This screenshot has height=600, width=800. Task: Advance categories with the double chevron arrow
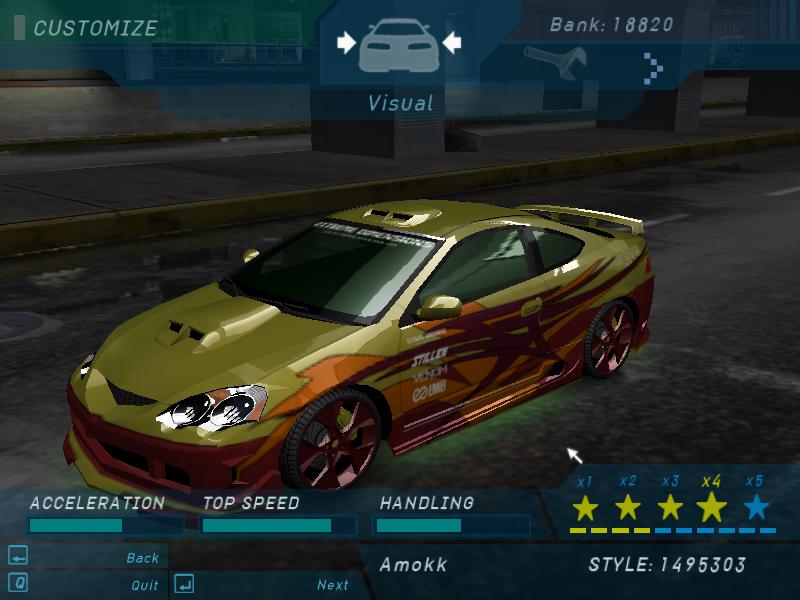click(x=653, y=68)
